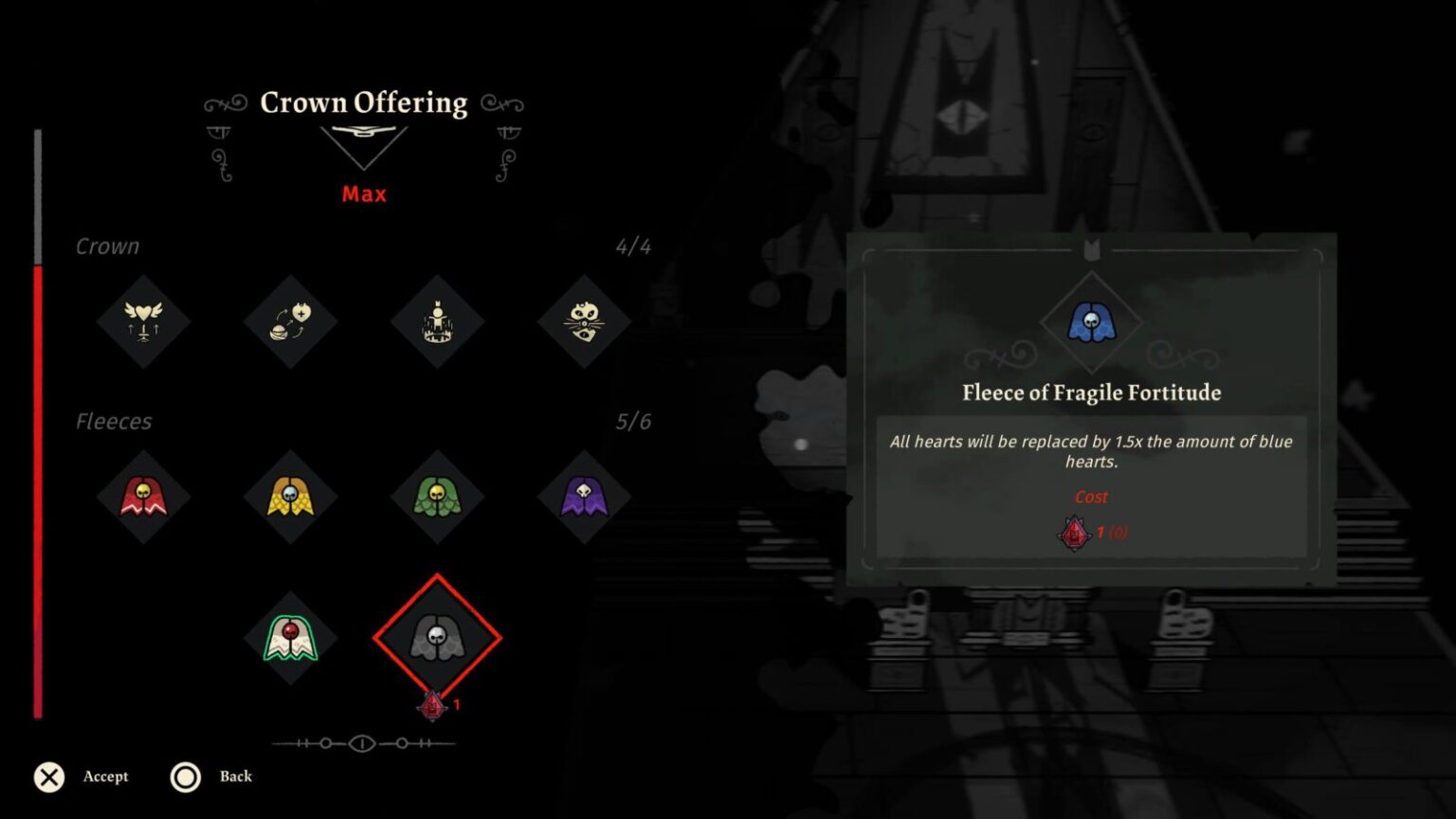Screen dimensions: 1456x819
Task: Click the Fleeces section header
Action: [114, 421]
